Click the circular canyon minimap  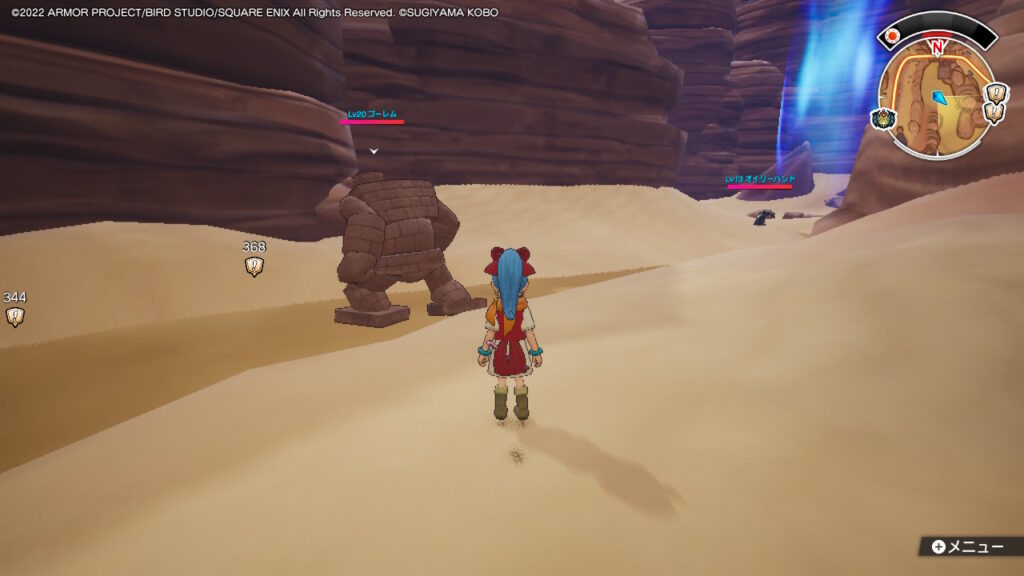pos(935,100)
